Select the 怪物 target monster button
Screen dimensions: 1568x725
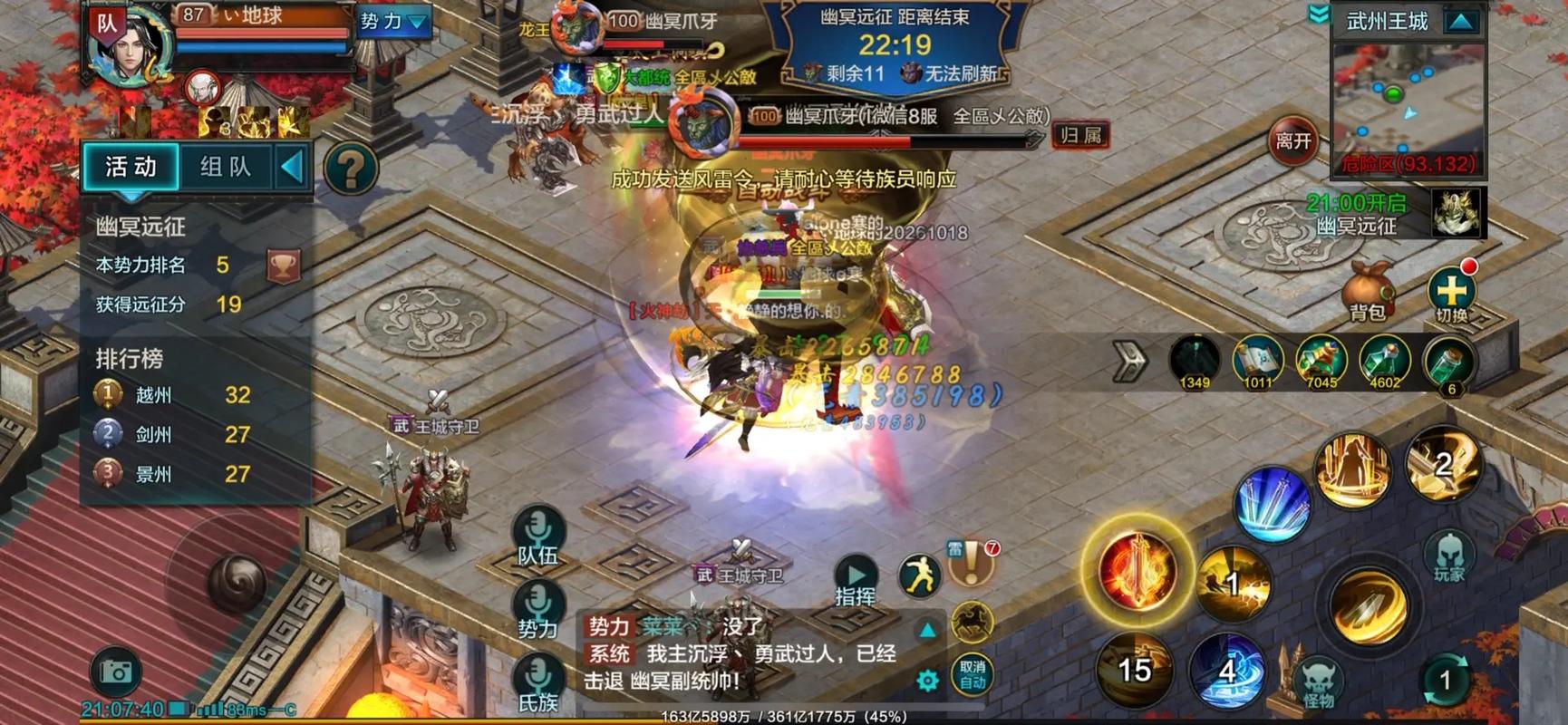[x=1318, y=682]
